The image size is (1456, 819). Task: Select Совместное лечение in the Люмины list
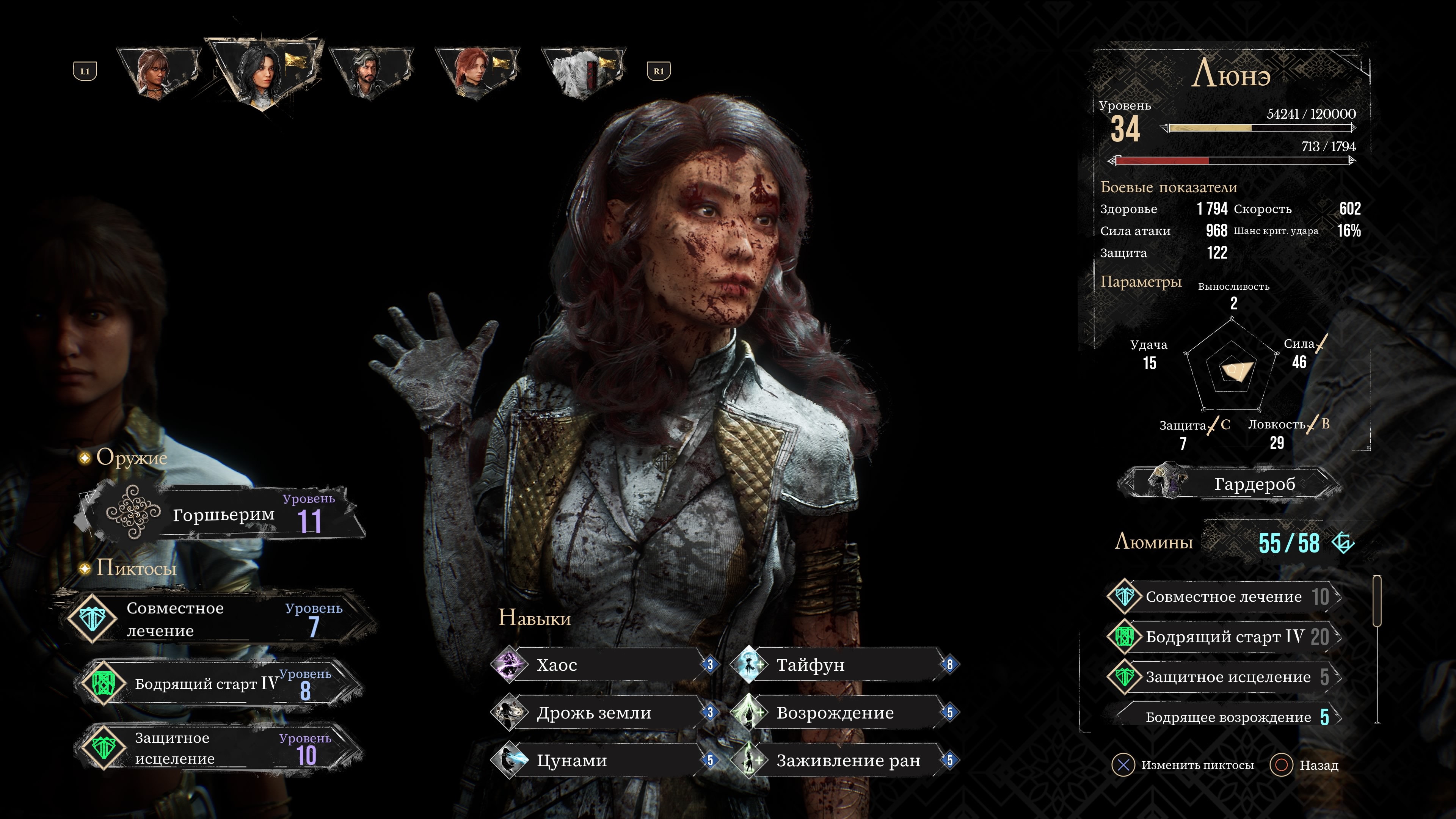1224,597
